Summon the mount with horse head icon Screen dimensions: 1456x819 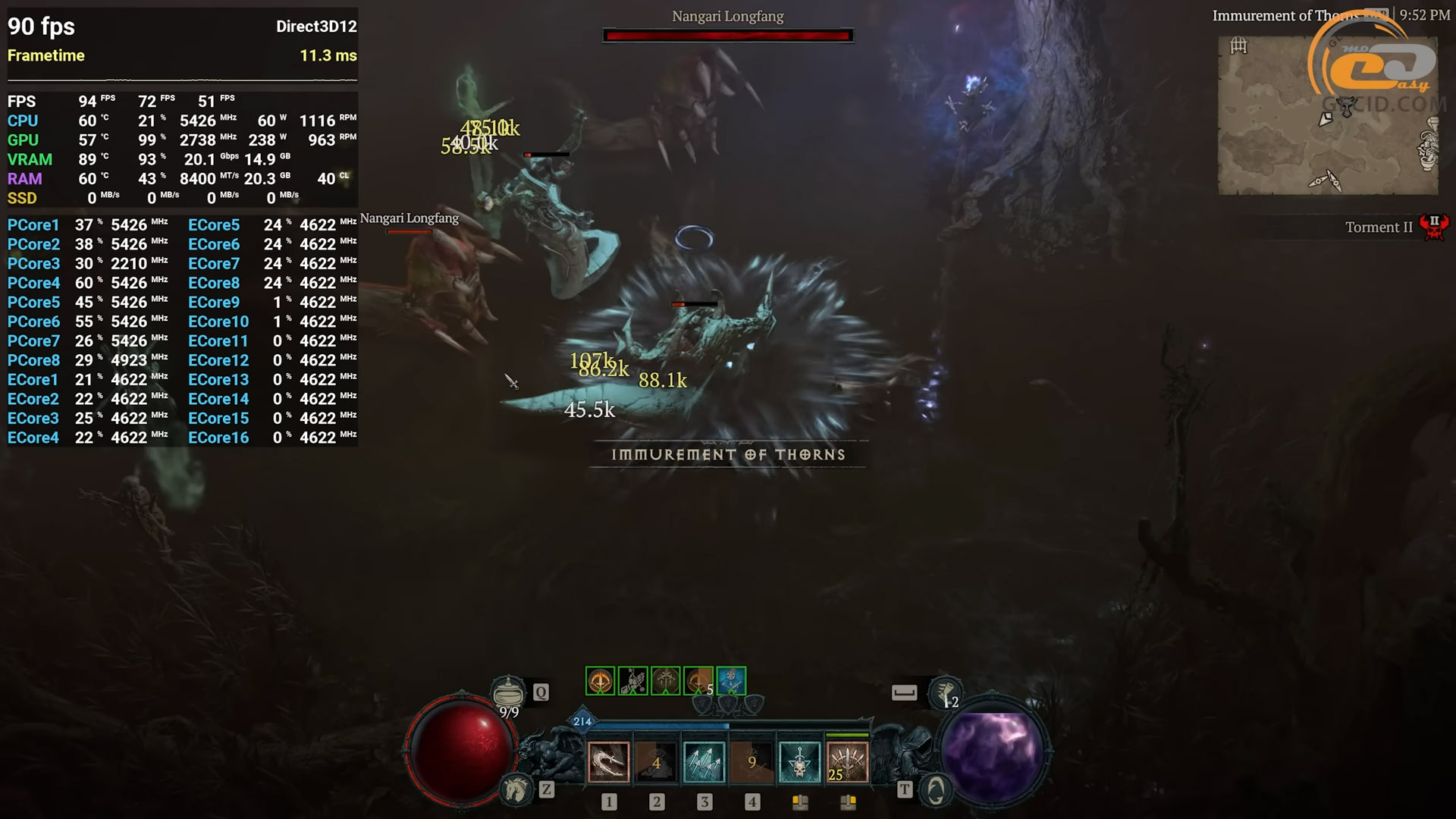coord(516,790)
